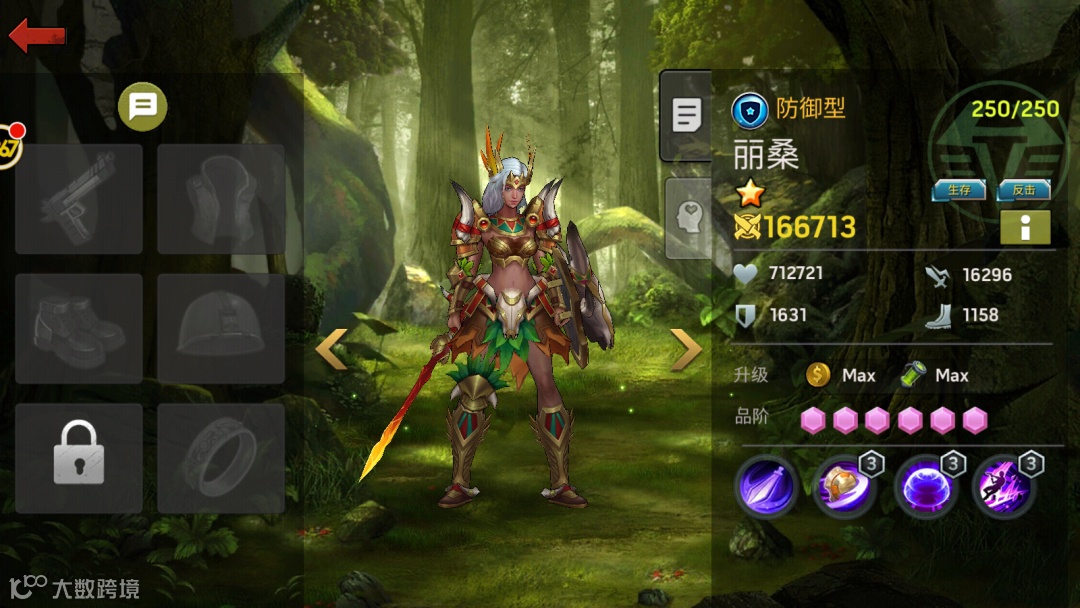Viewport: 1080px width, 608px height.
Task: Click the 反击 tag button
Action: [x=1024, y=190]
